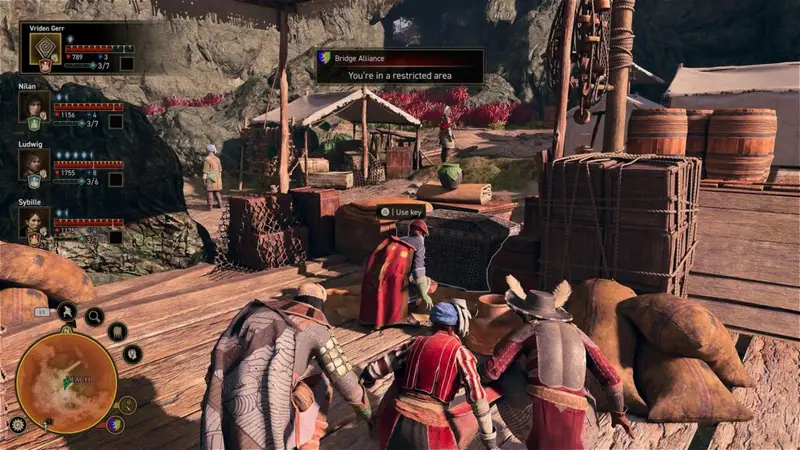The height and width of the screenshot is (450, 800).
Task: Activate the magnifying glass search icon
Action: point(94,317)
